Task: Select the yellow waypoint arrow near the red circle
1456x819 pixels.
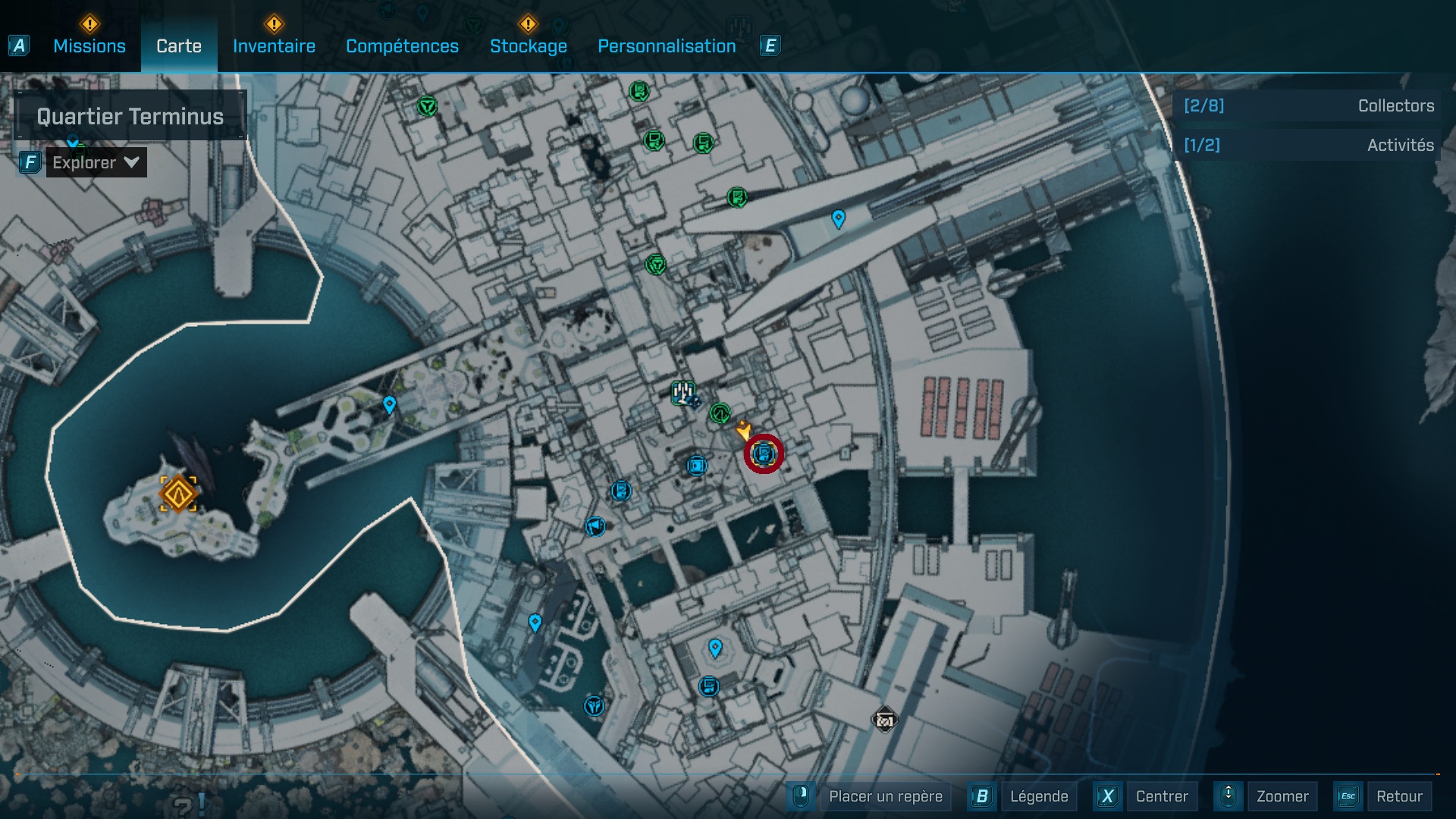Action: pyautogui.click(x=745, y=431)
